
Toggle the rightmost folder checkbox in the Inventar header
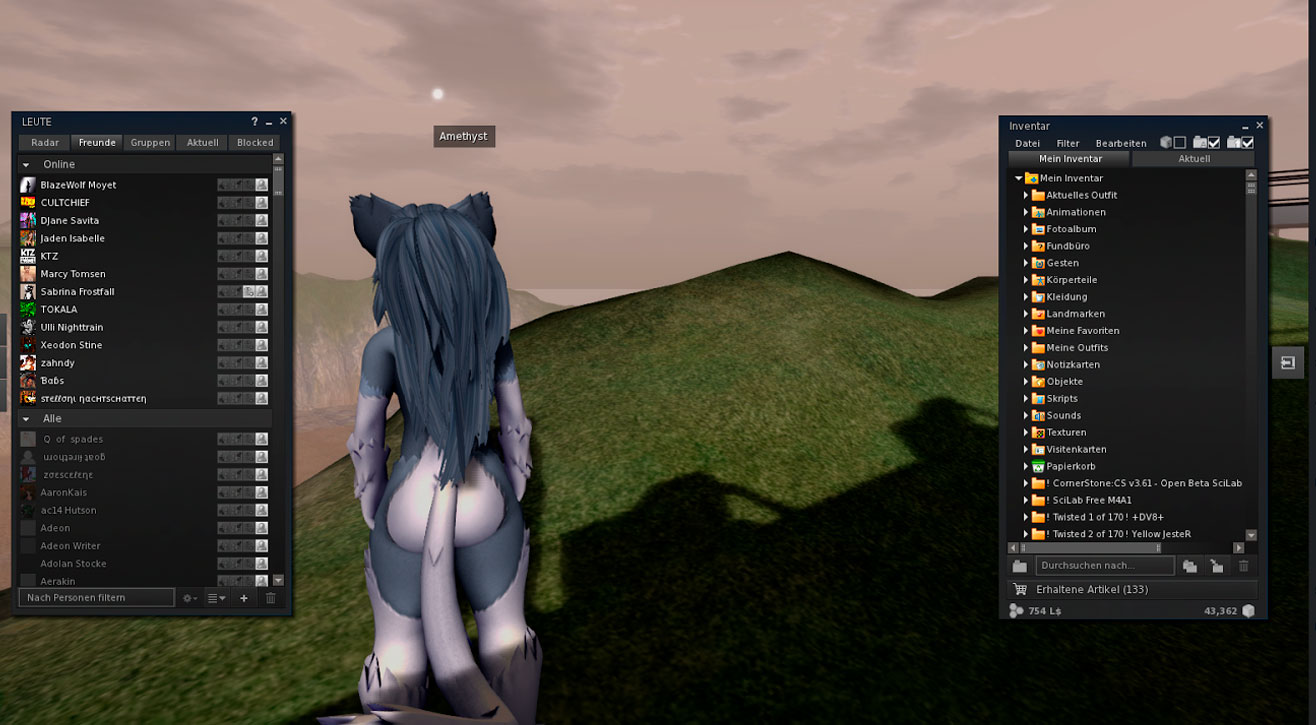click(1247, 143)
